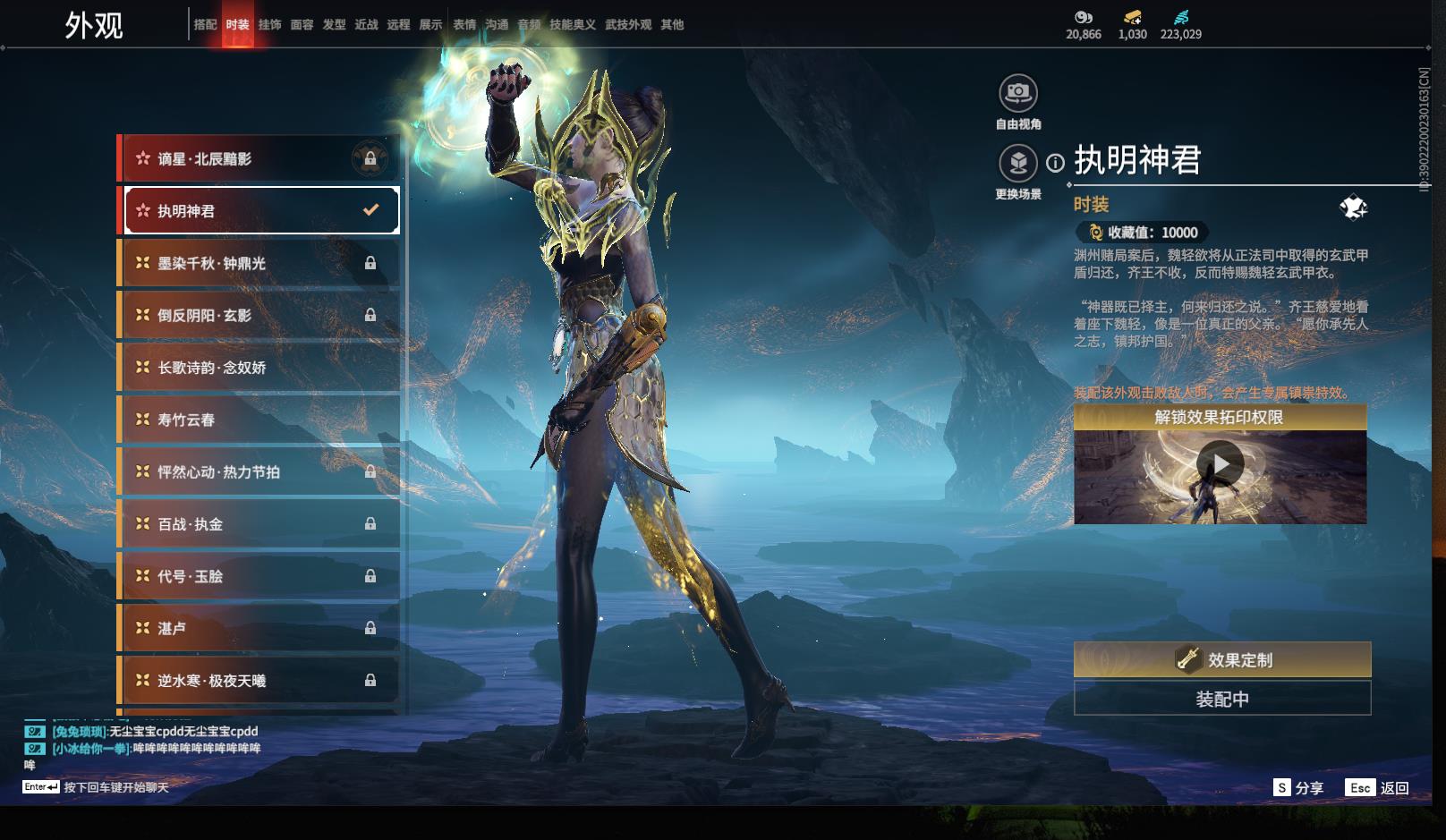1446x840 pixels.
Task: Click the 更换场景 change scene icon
Action: (x=1018, y=164)
